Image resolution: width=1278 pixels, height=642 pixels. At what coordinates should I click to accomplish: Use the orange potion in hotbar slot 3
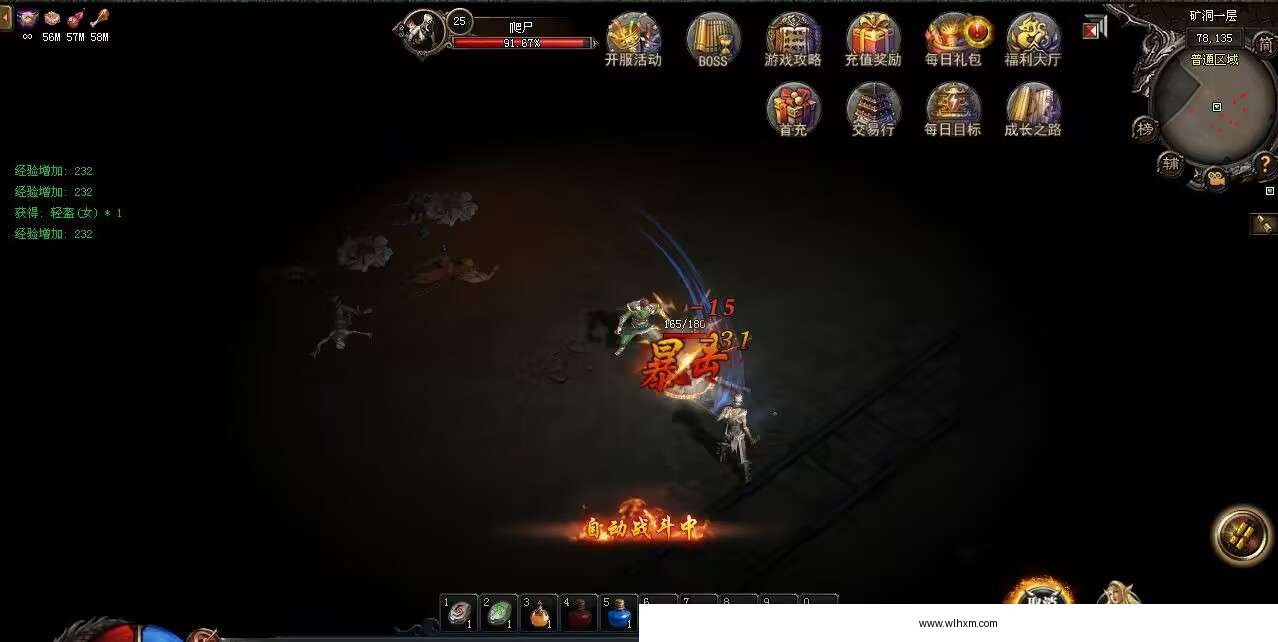[x=539, y=613]
